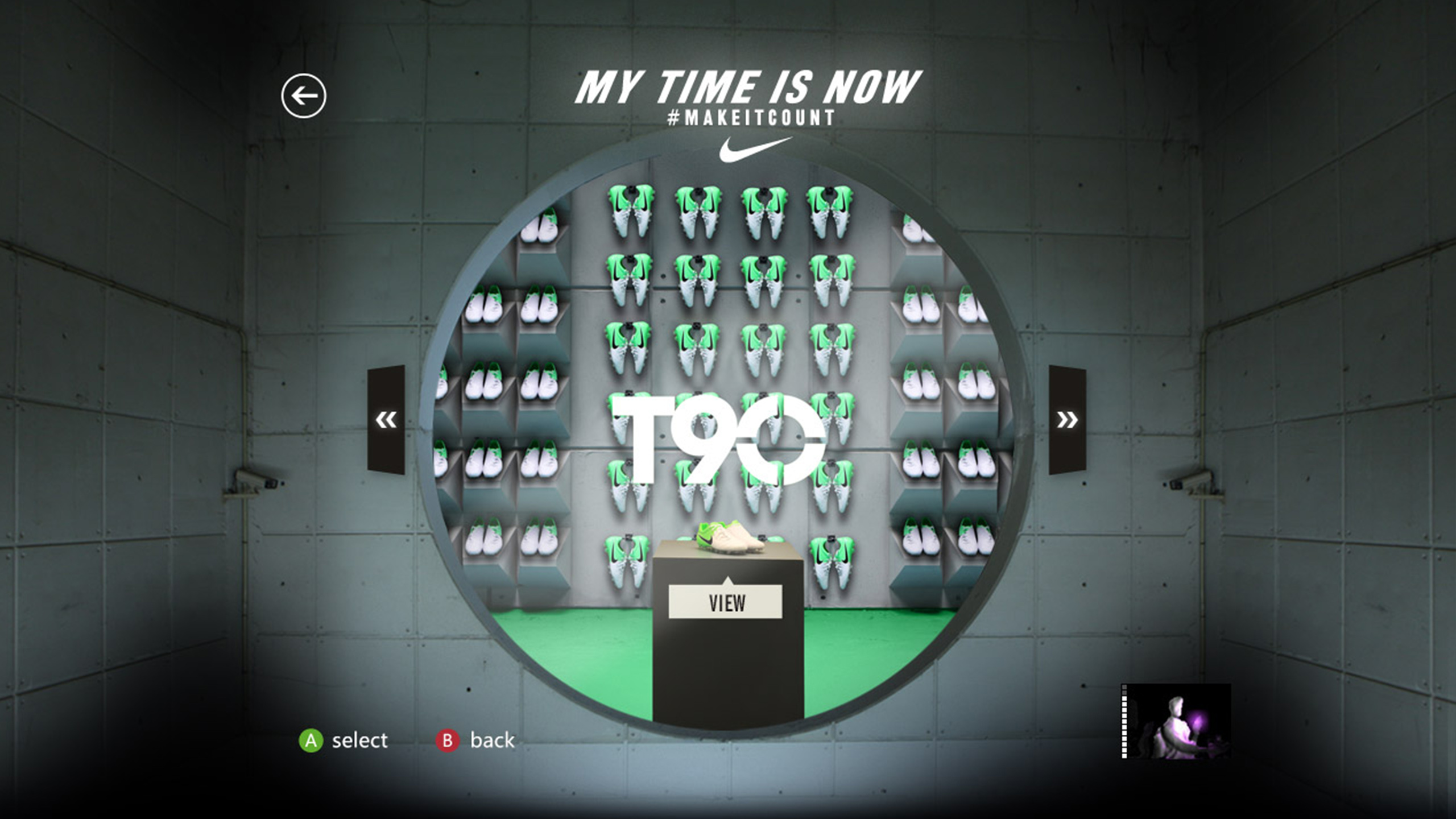Open the T90 boot with VIEW button
Screen dimensions: 1456x819
tap(726, 602)
